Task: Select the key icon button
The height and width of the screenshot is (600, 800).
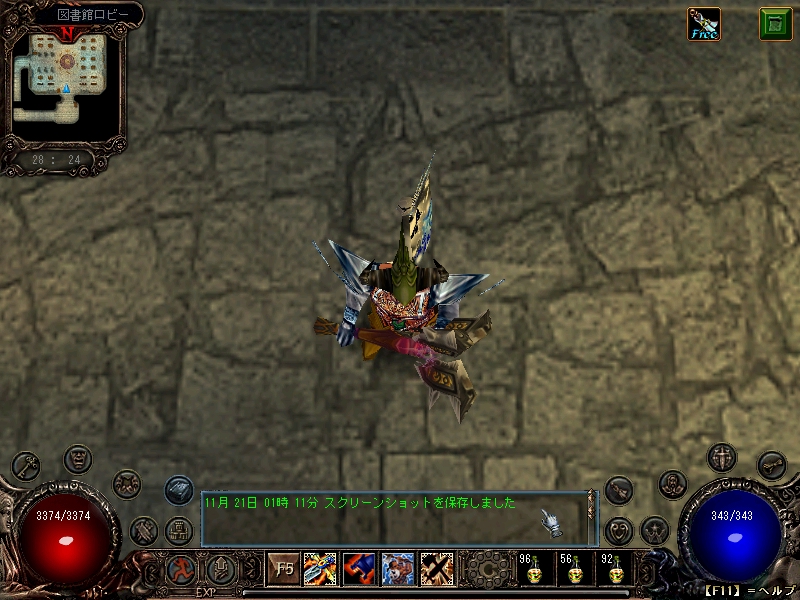Action: (26, 465)
